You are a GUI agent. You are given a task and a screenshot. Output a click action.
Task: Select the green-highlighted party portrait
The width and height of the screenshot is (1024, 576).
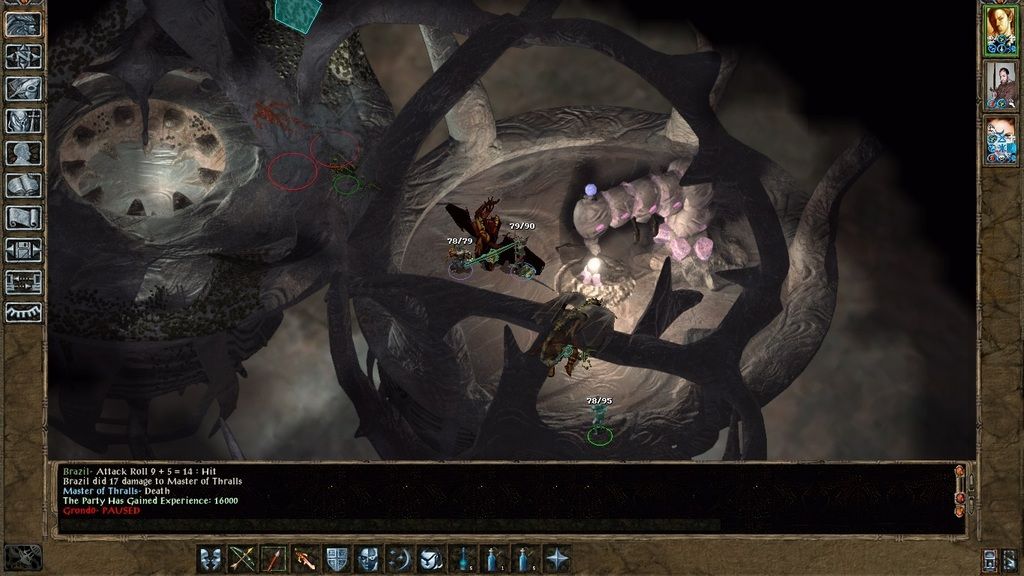point(1000,29)
